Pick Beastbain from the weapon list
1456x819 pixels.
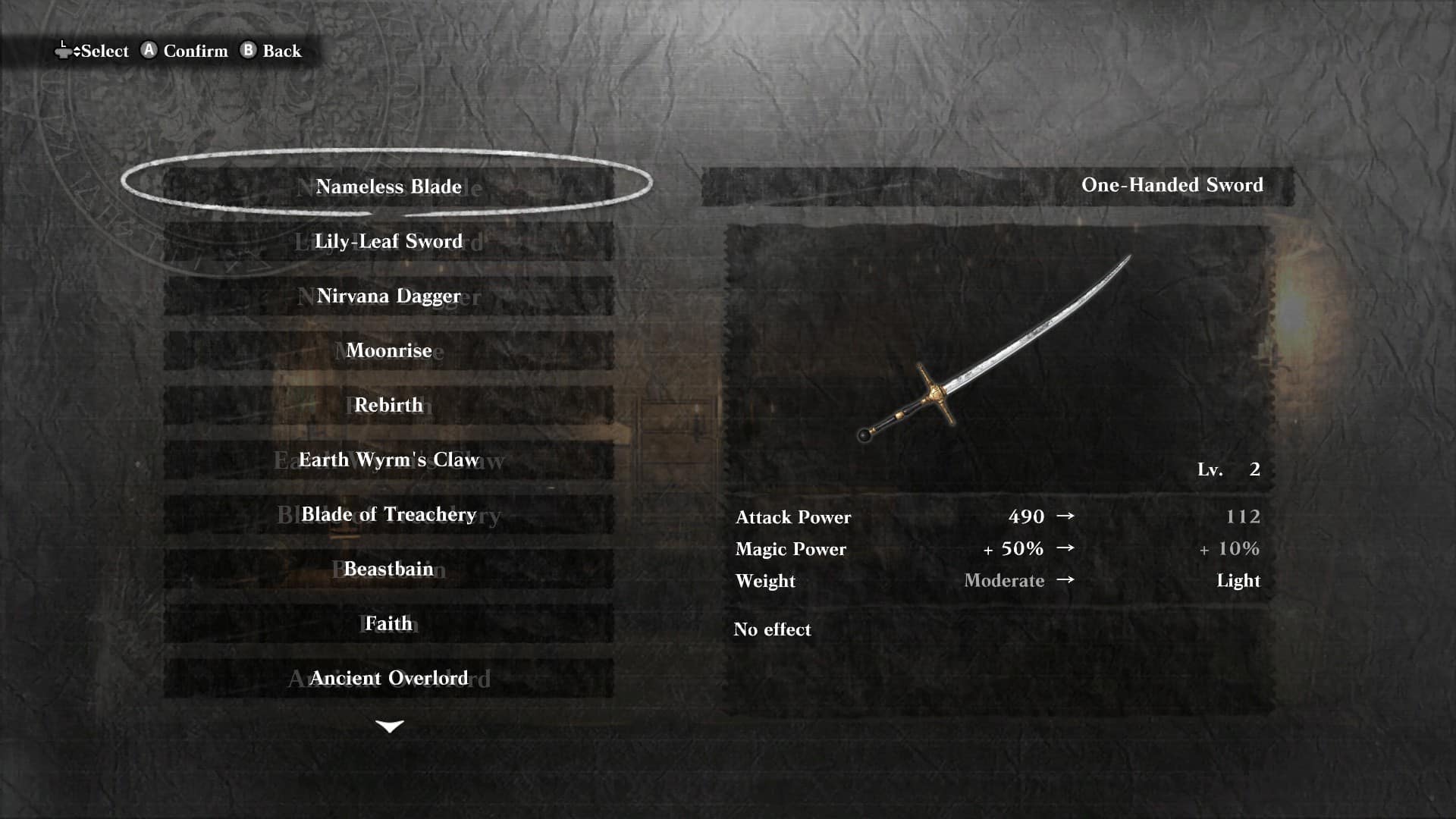tap(388, 569)
